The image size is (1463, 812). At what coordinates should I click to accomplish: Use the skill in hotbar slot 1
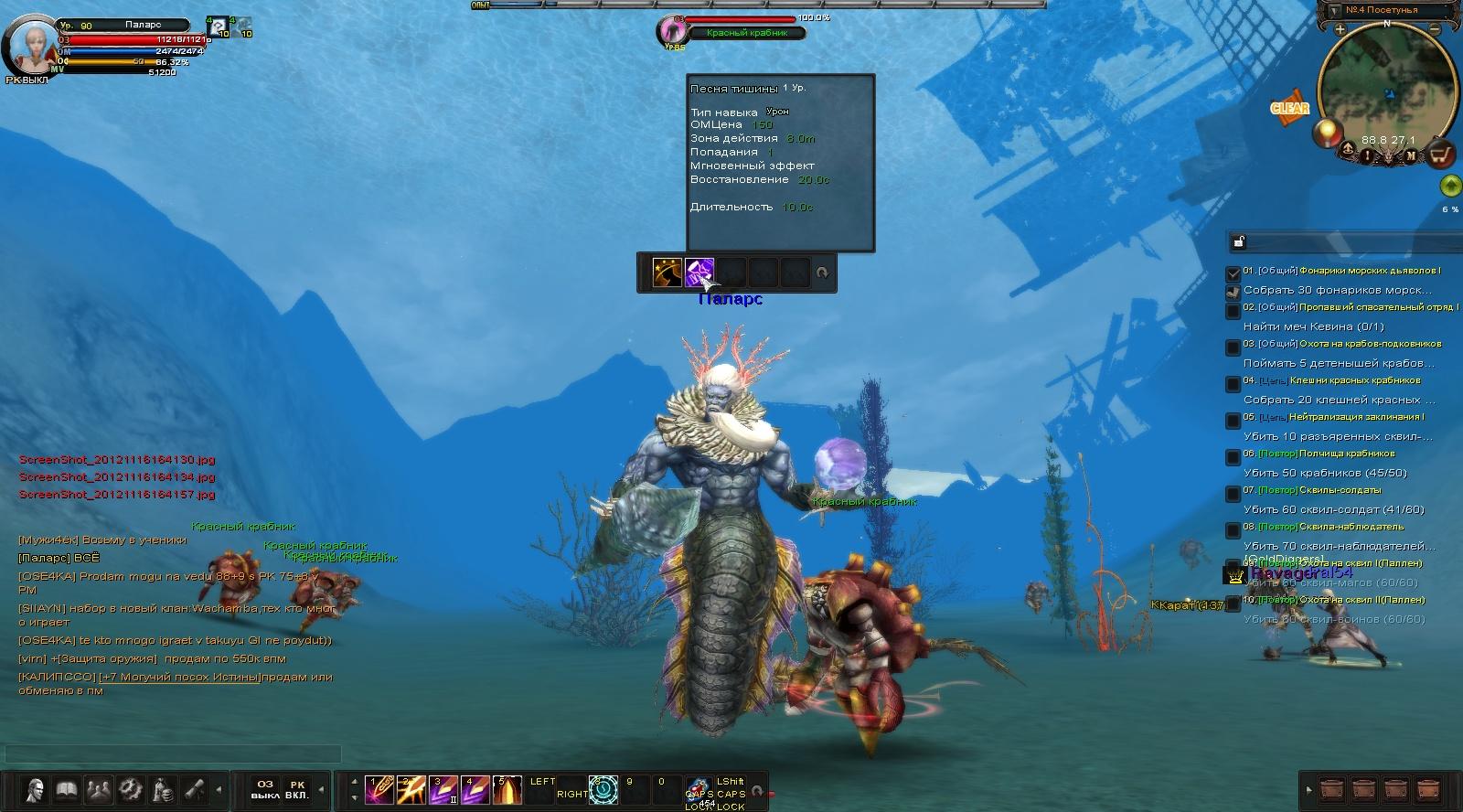click(379, 789)
